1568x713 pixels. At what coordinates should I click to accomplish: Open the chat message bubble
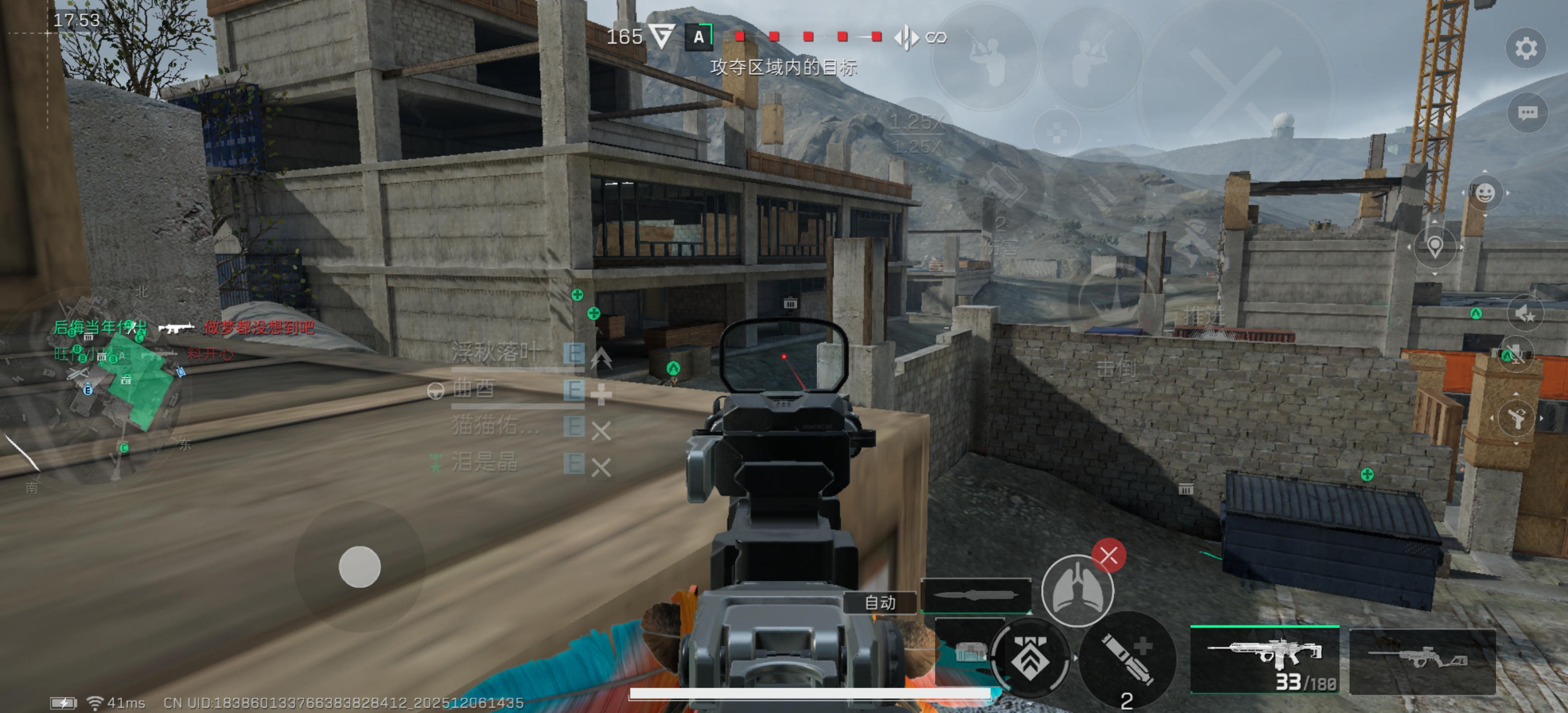click(1527, 113)
